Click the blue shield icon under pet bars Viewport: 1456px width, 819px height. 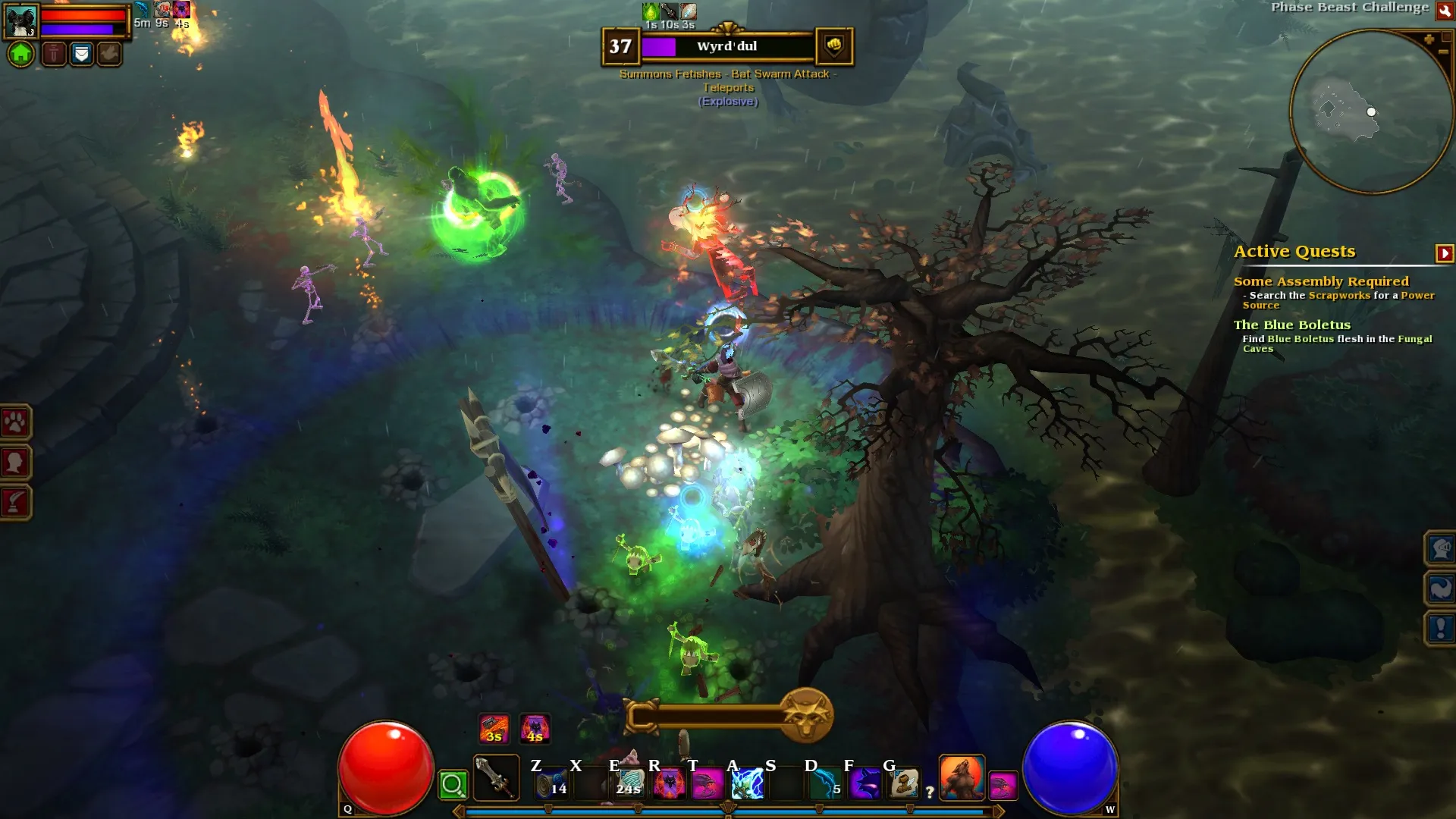tap(81, 54)
